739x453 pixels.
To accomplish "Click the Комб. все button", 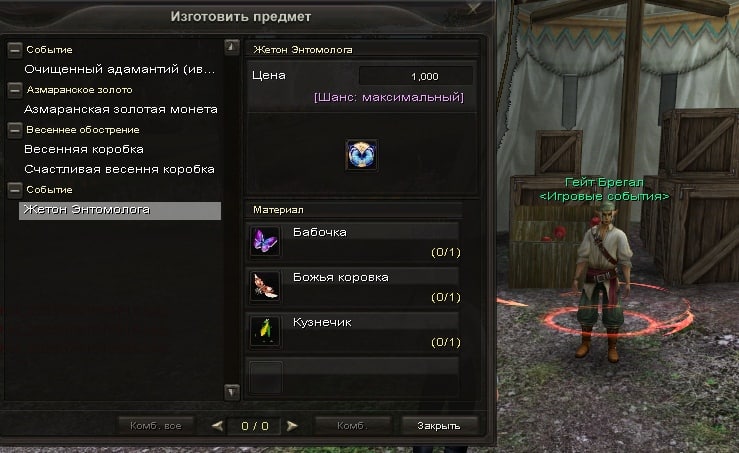I will tap(156, 425).
